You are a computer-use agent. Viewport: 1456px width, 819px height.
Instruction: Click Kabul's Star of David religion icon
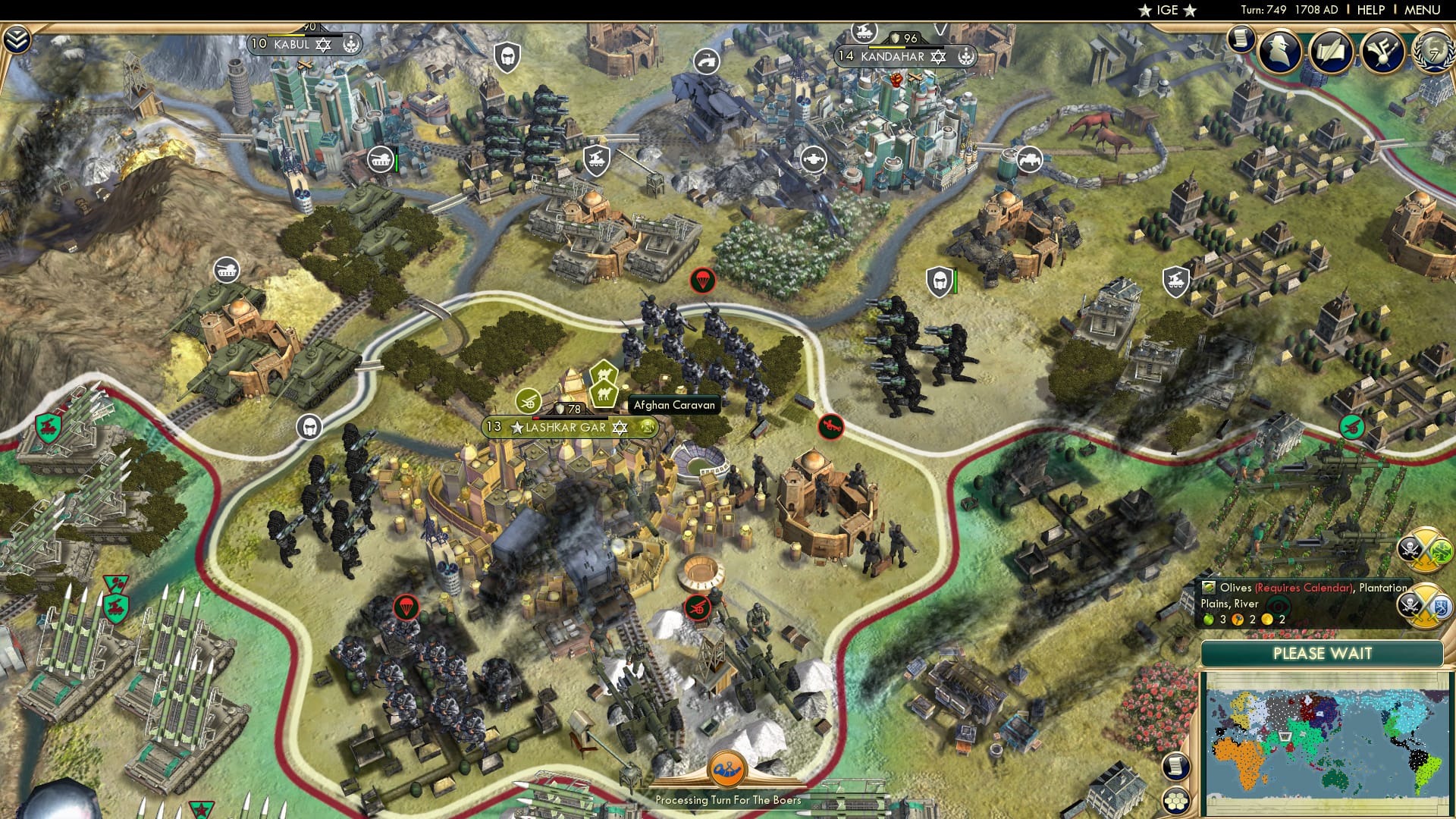click(324, 45)
